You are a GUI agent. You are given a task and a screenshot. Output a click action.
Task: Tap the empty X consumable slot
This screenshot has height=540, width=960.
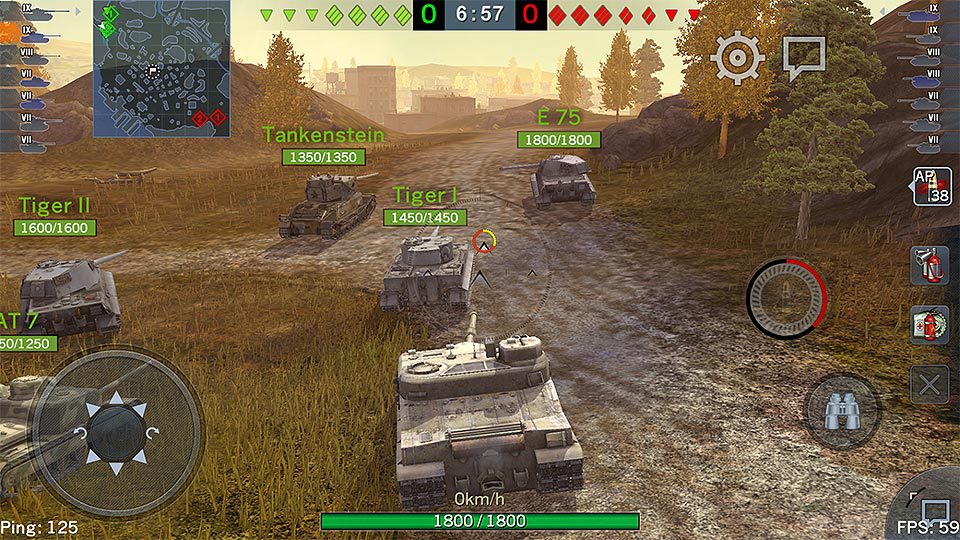pyautogui.click(x=929, y=384)
